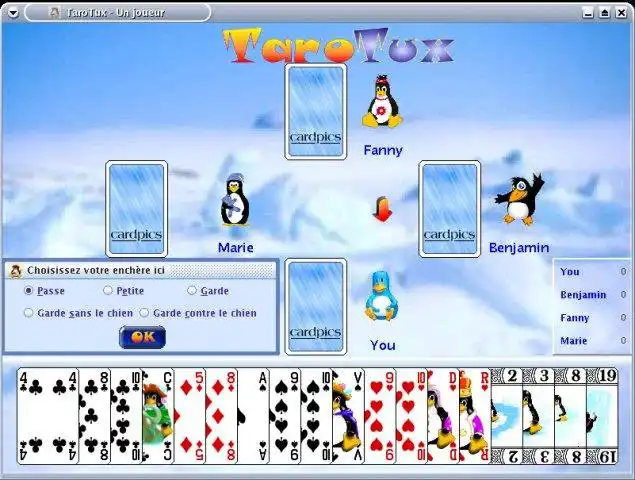Choose the 9 of hearts card
Screen dimensions: 635x480
click(379, 415)
